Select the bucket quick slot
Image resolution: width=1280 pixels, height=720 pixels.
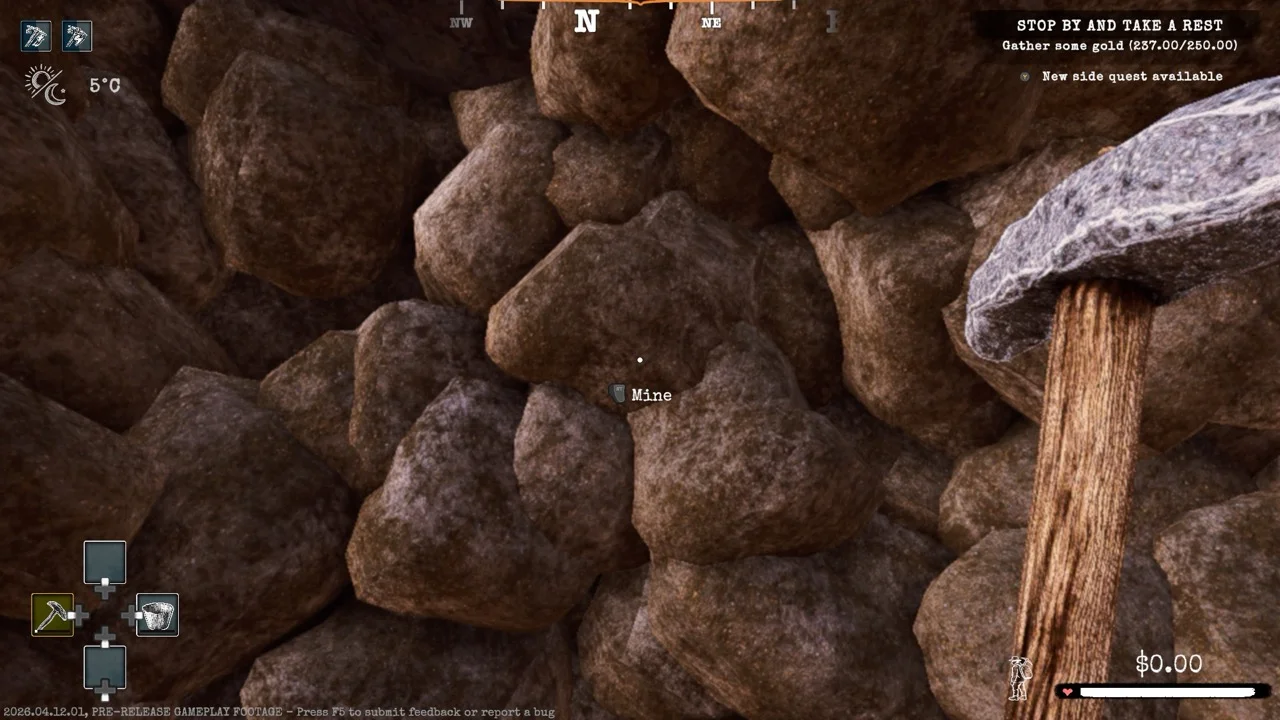pyautogui.click(x=157, y=615)
